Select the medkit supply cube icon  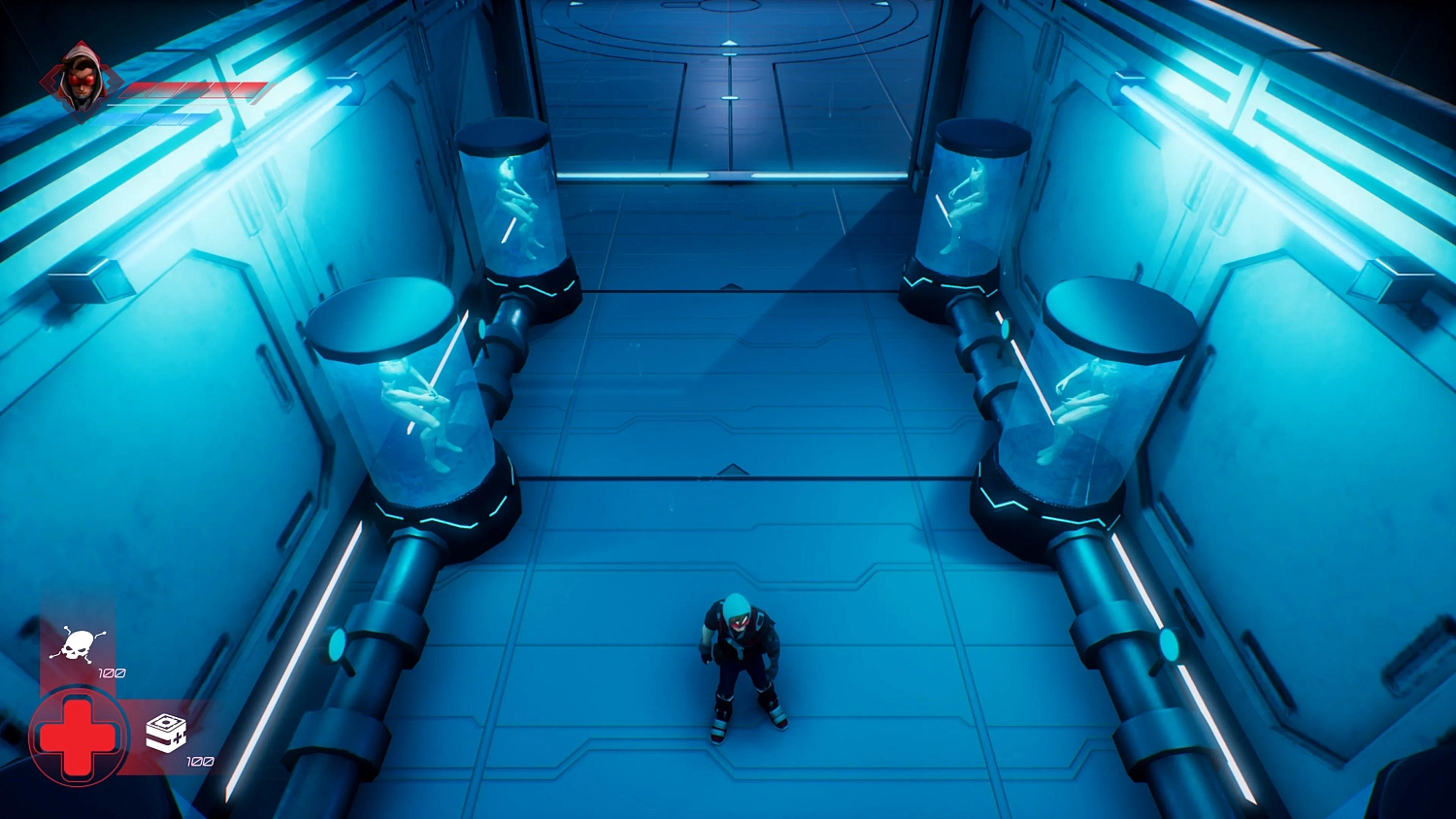click(x=165, y=733)
